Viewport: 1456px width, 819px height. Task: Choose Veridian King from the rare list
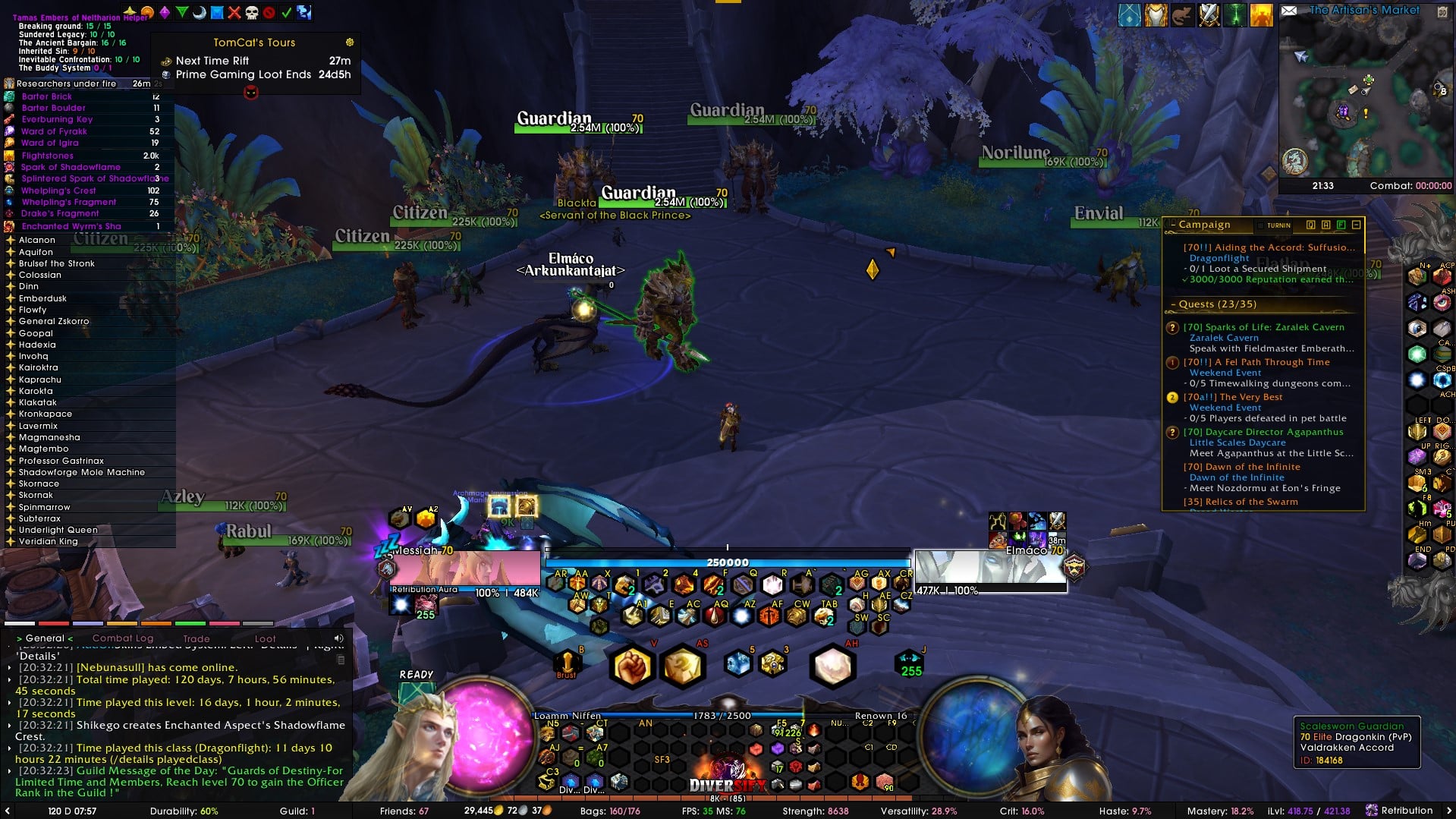(x=48, y=541)
